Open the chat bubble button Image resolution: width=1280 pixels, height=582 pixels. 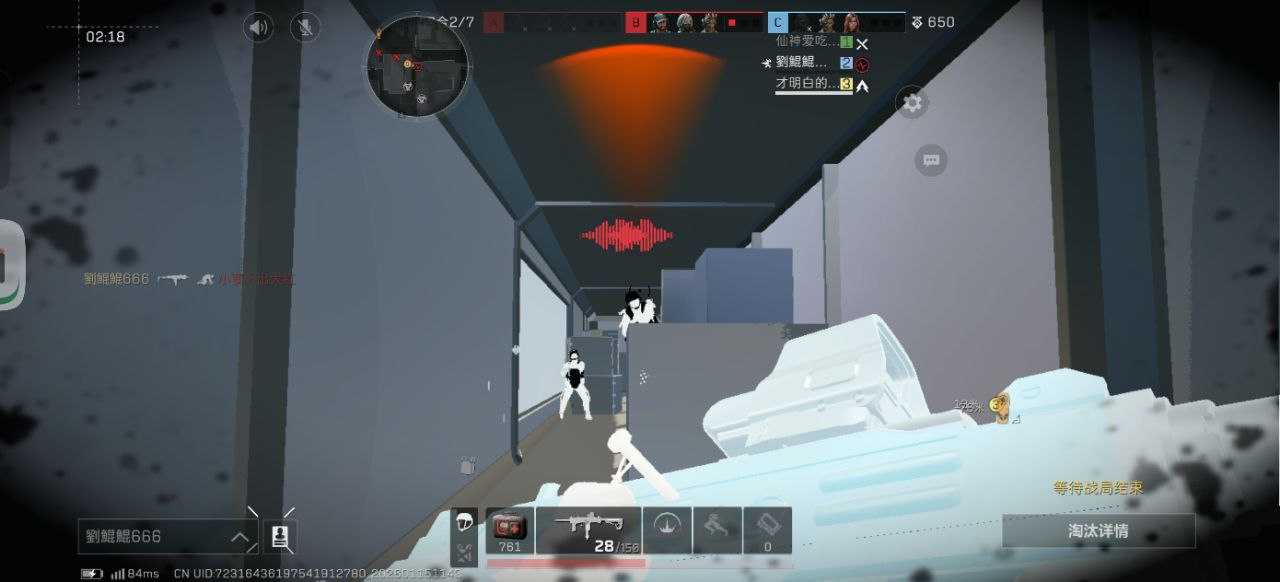(931, 160)
